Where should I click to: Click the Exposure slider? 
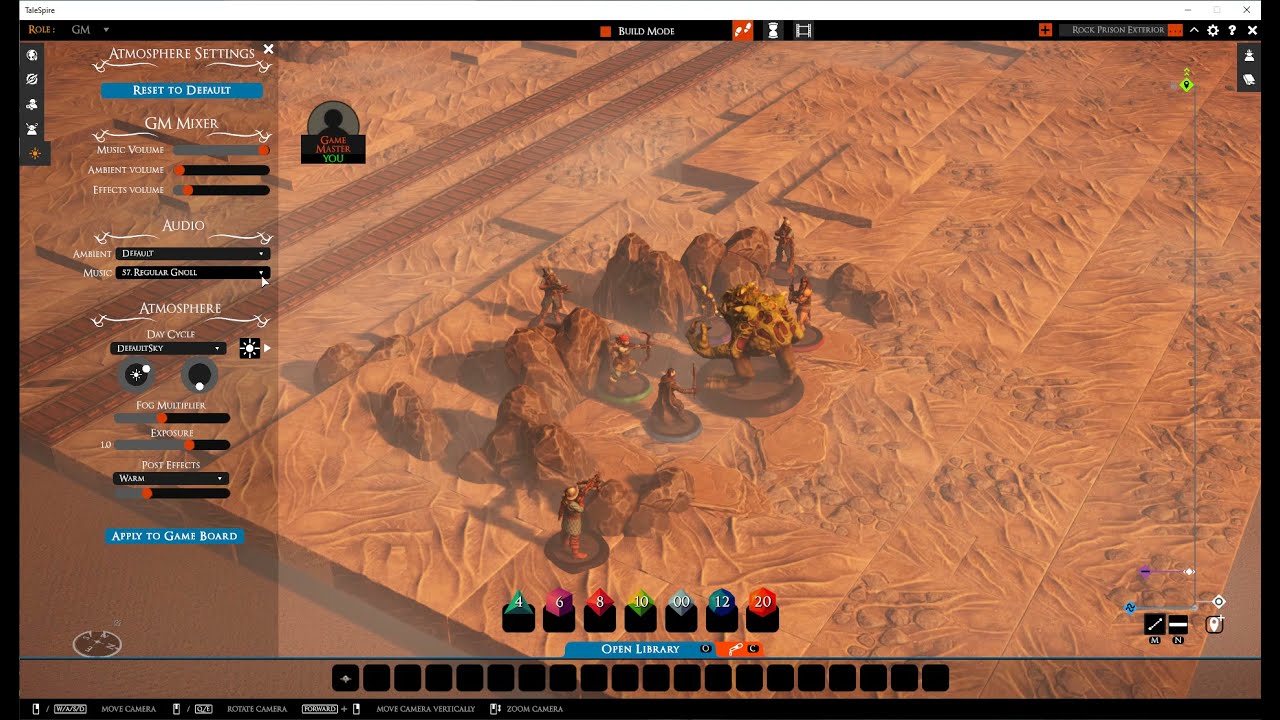pyautogui.click(x=172, y=445)
